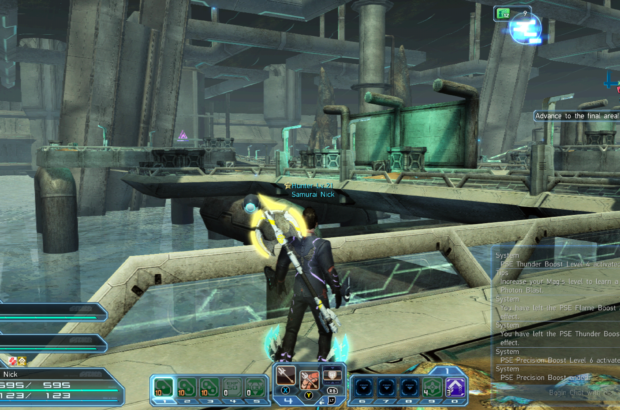This screenshot has height=410, width=620.
Task: Use the purple skill icon in the subpalette
Action: tap(455, 386)
